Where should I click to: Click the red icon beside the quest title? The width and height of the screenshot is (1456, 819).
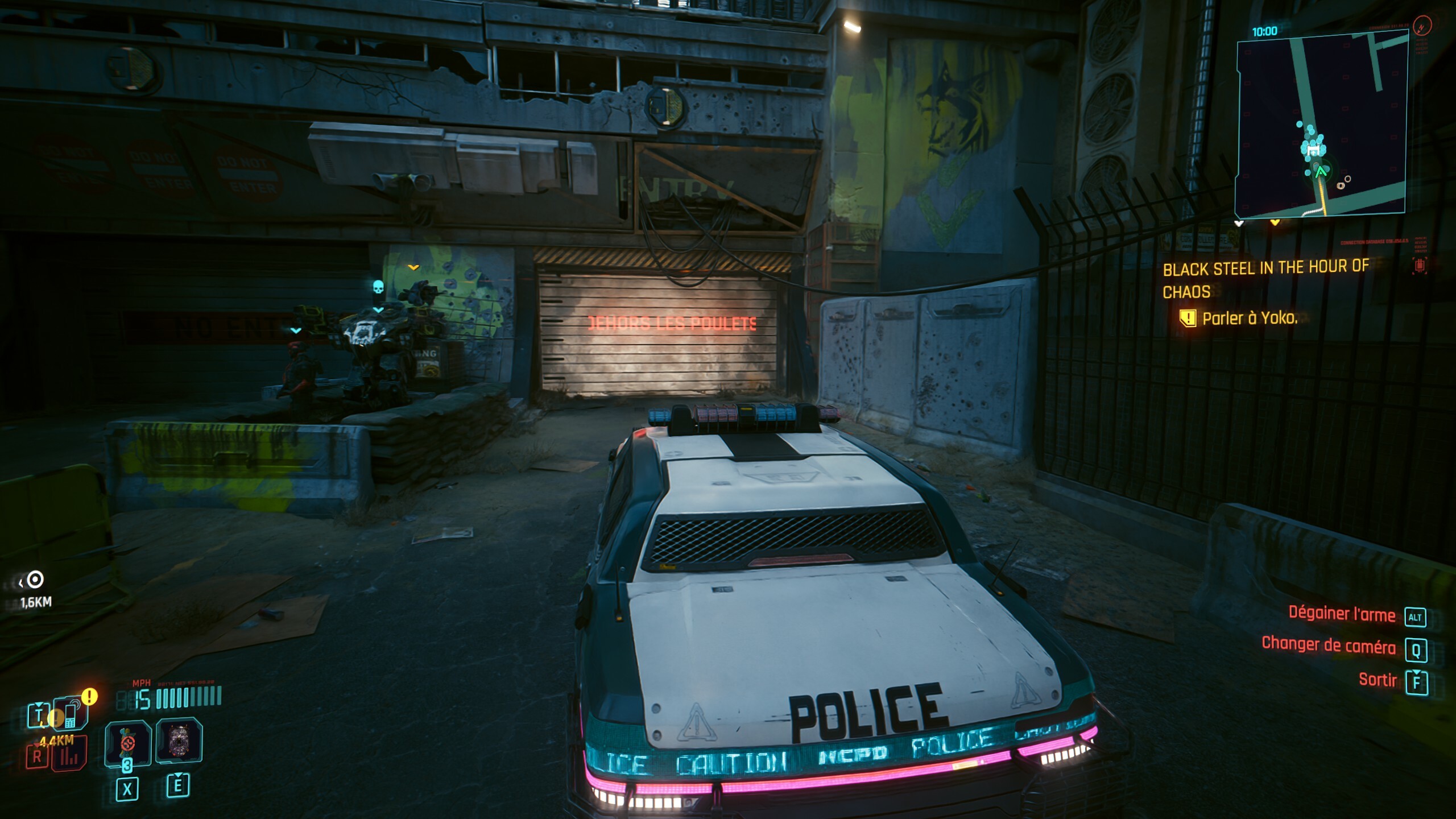[x=1420, y=266]
